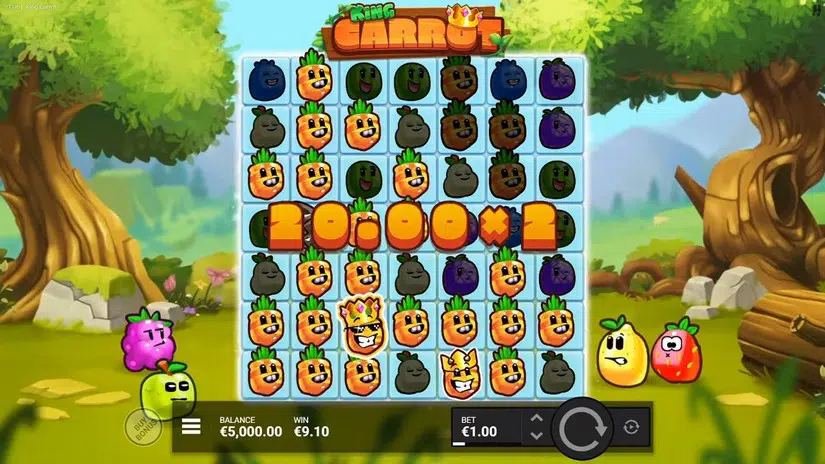Spin the reels with the circular arrow button
The width and height of the screenshot is (825, 464).
click(x=581, y=427)
